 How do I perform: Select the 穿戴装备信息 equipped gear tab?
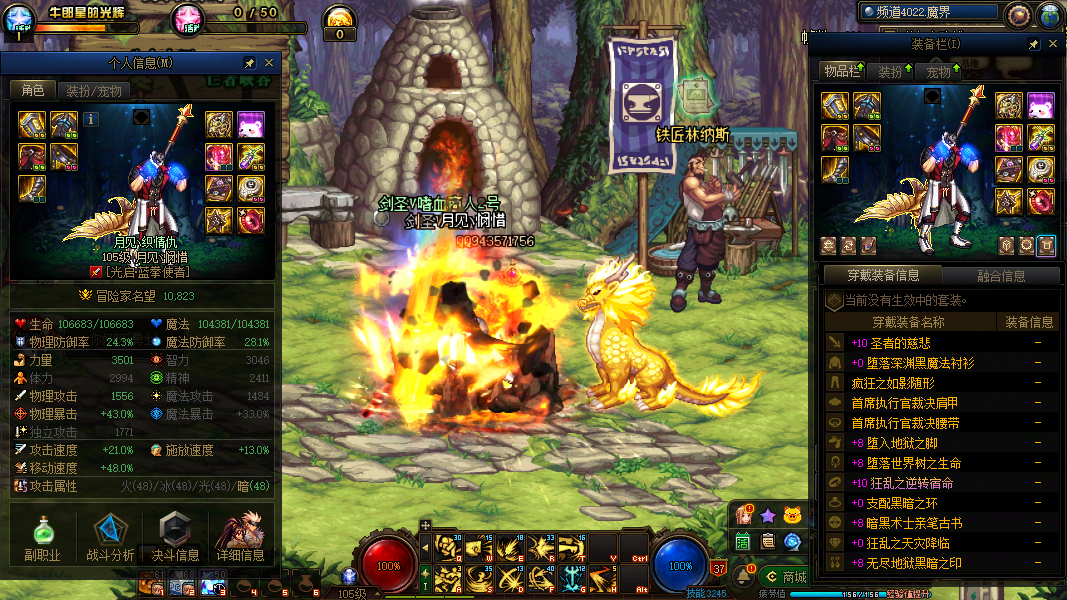(x=881, y=275)
